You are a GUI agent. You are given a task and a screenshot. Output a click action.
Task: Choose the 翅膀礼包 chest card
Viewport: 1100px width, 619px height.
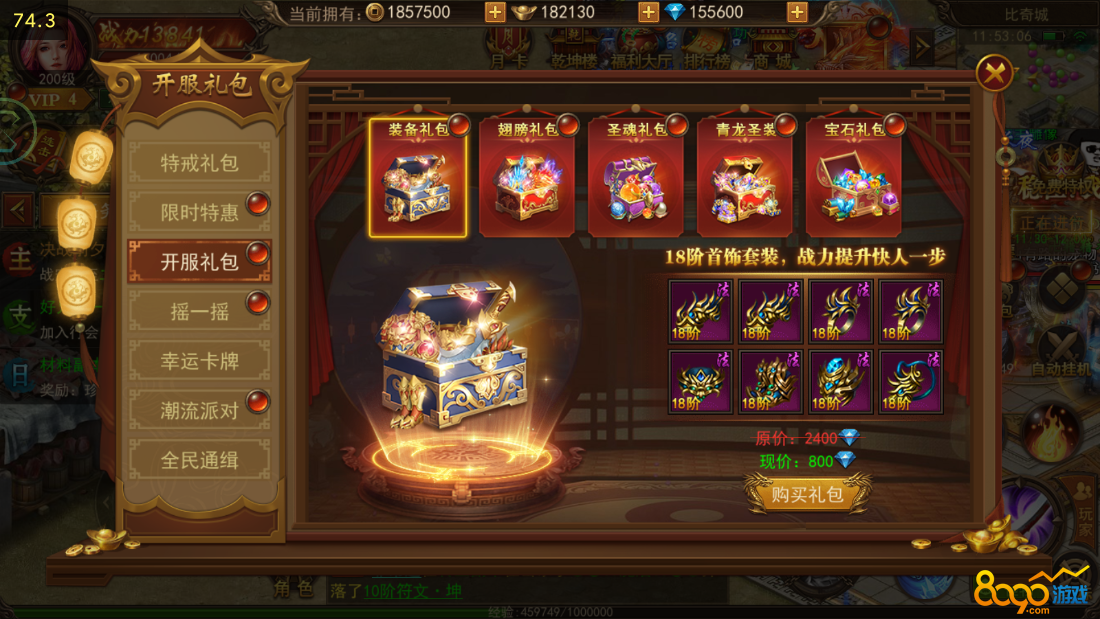click(x=527, y=178)
